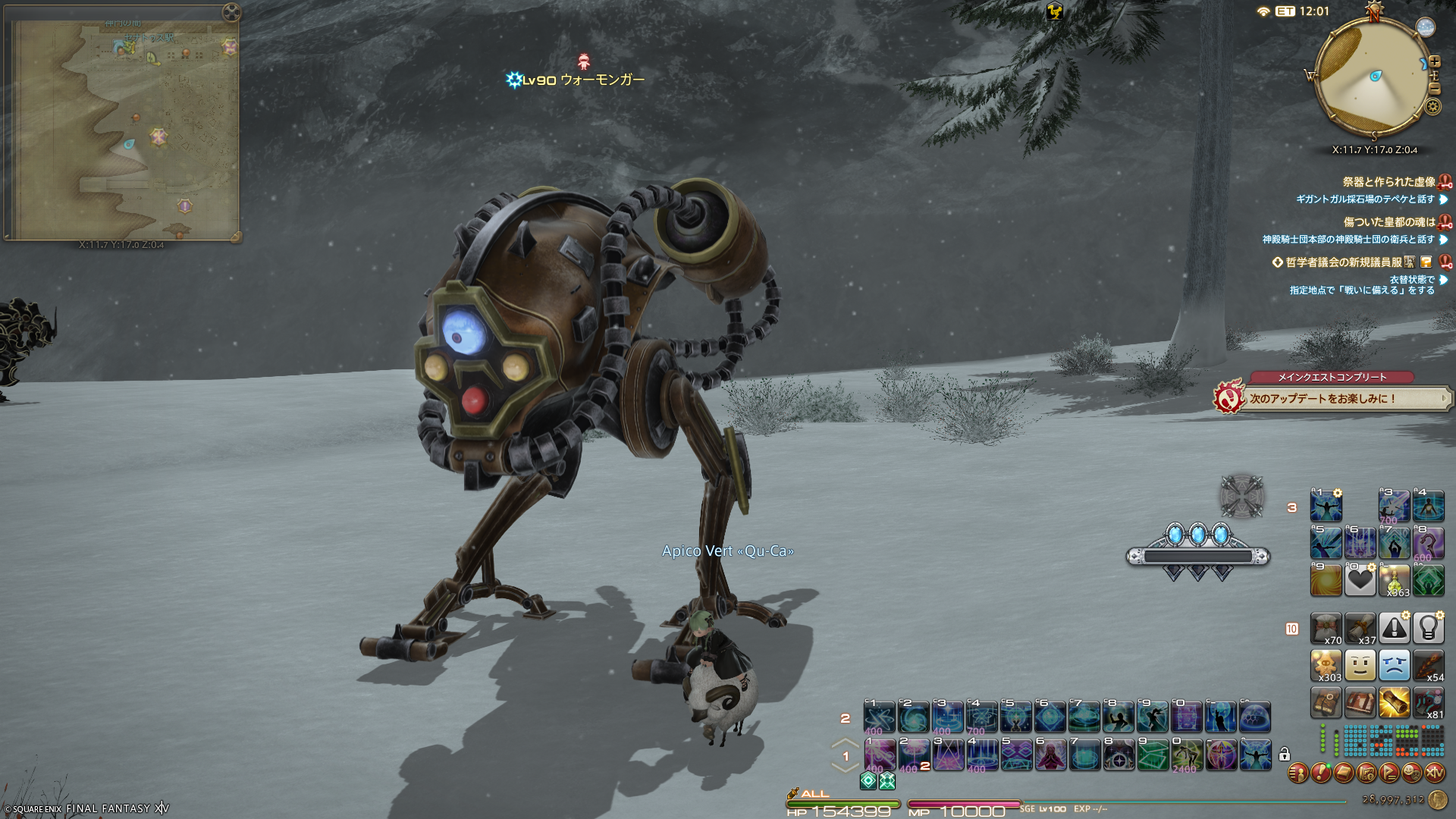
Task: Zoom in on the circular minimap
Action: [1434, 62]
